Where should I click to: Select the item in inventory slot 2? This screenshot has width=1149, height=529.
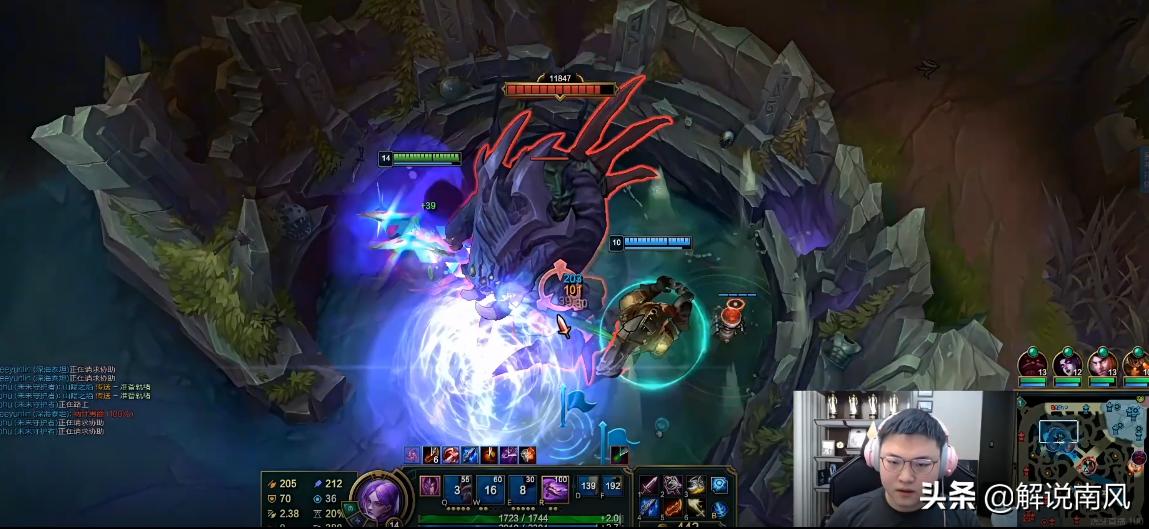click(672, 485)
